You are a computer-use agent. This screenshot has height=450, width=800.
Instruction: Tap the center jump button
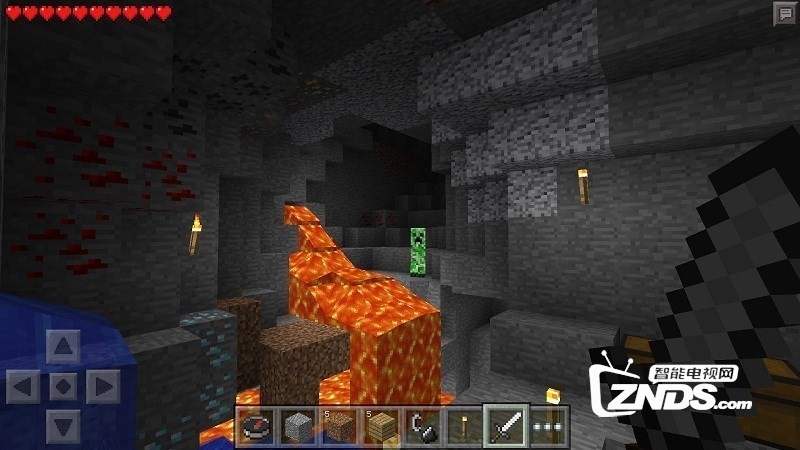point(63,386)
